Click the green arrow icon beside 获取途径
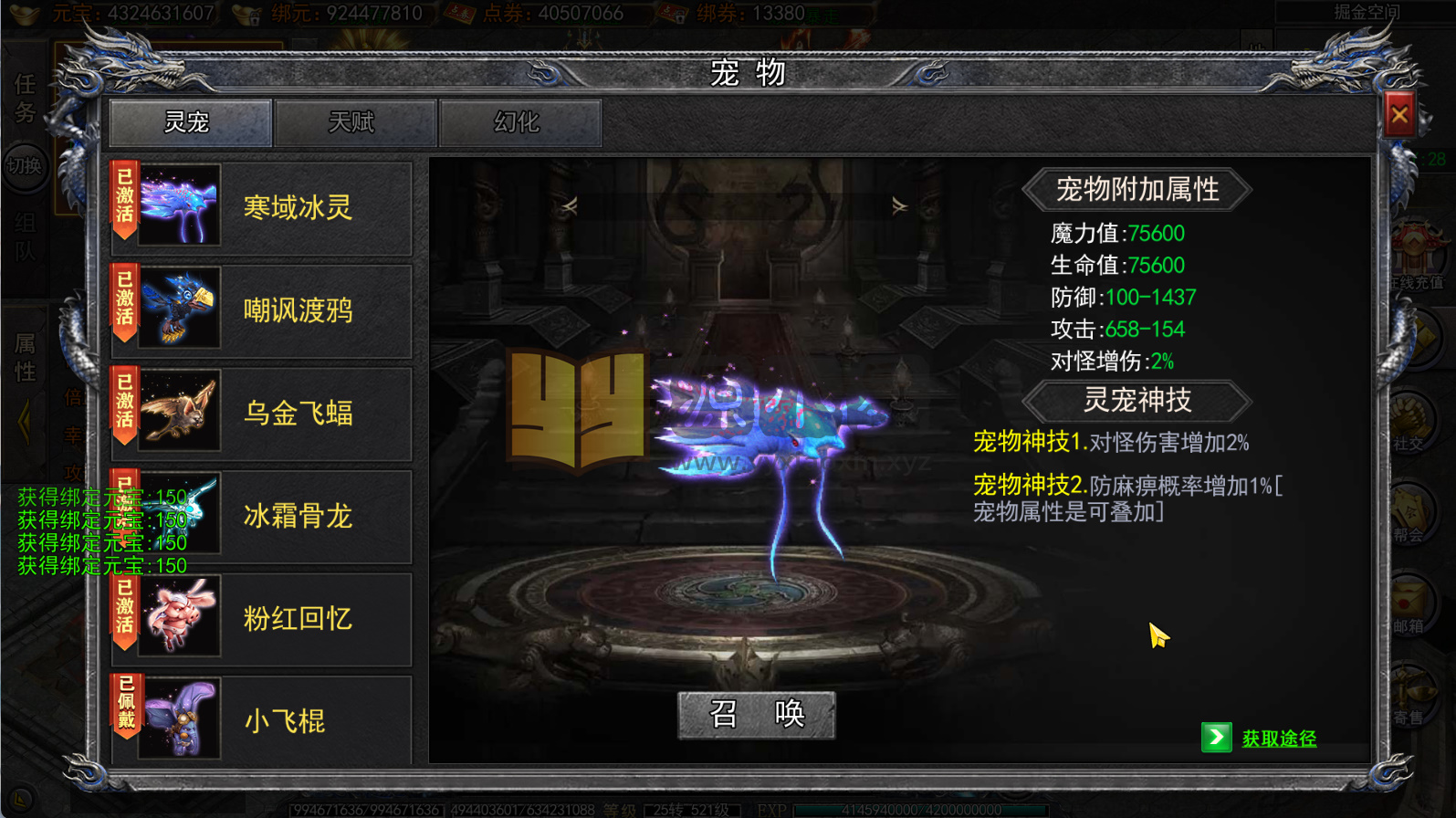Image resolution: width=1456 pixels, height=818 pixels. point(1217,737)
